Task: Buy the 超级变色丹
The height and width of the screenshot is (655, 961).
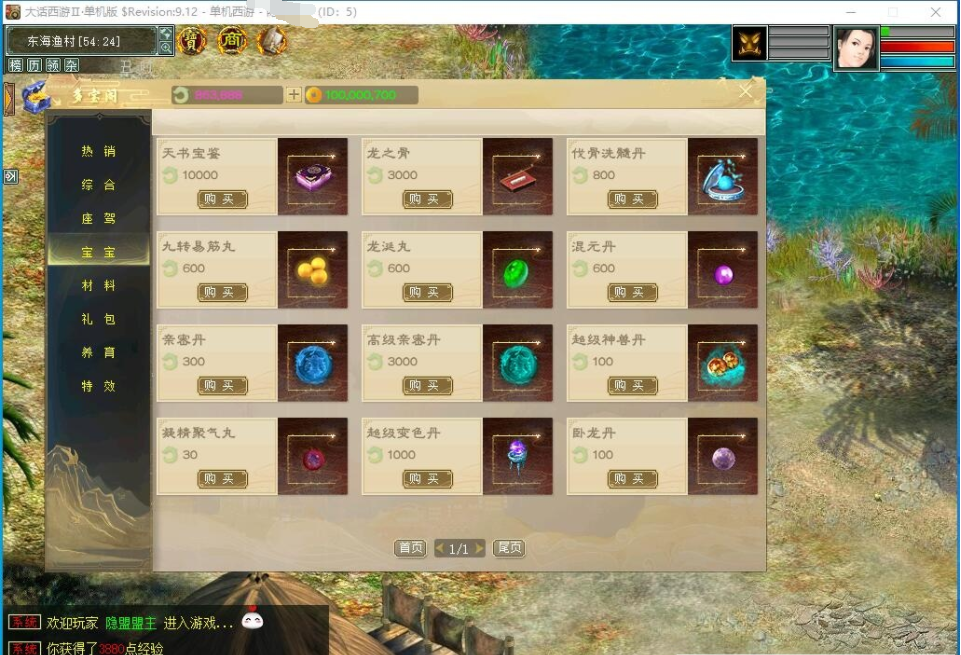Action: pos(427,479)
